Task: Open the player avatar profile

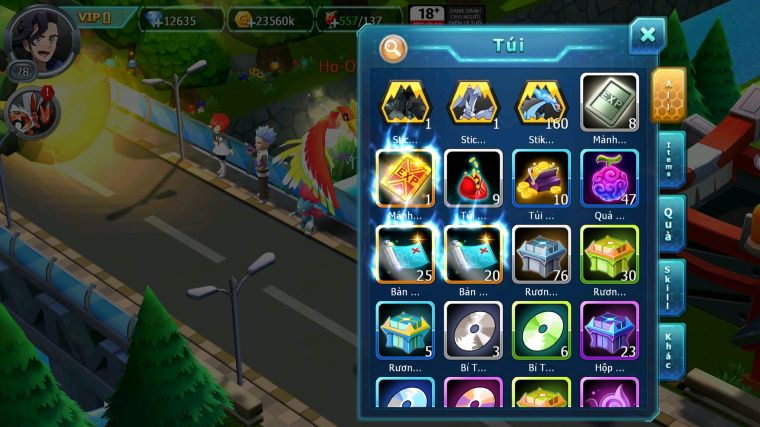Action: click(x=40, y=38)
